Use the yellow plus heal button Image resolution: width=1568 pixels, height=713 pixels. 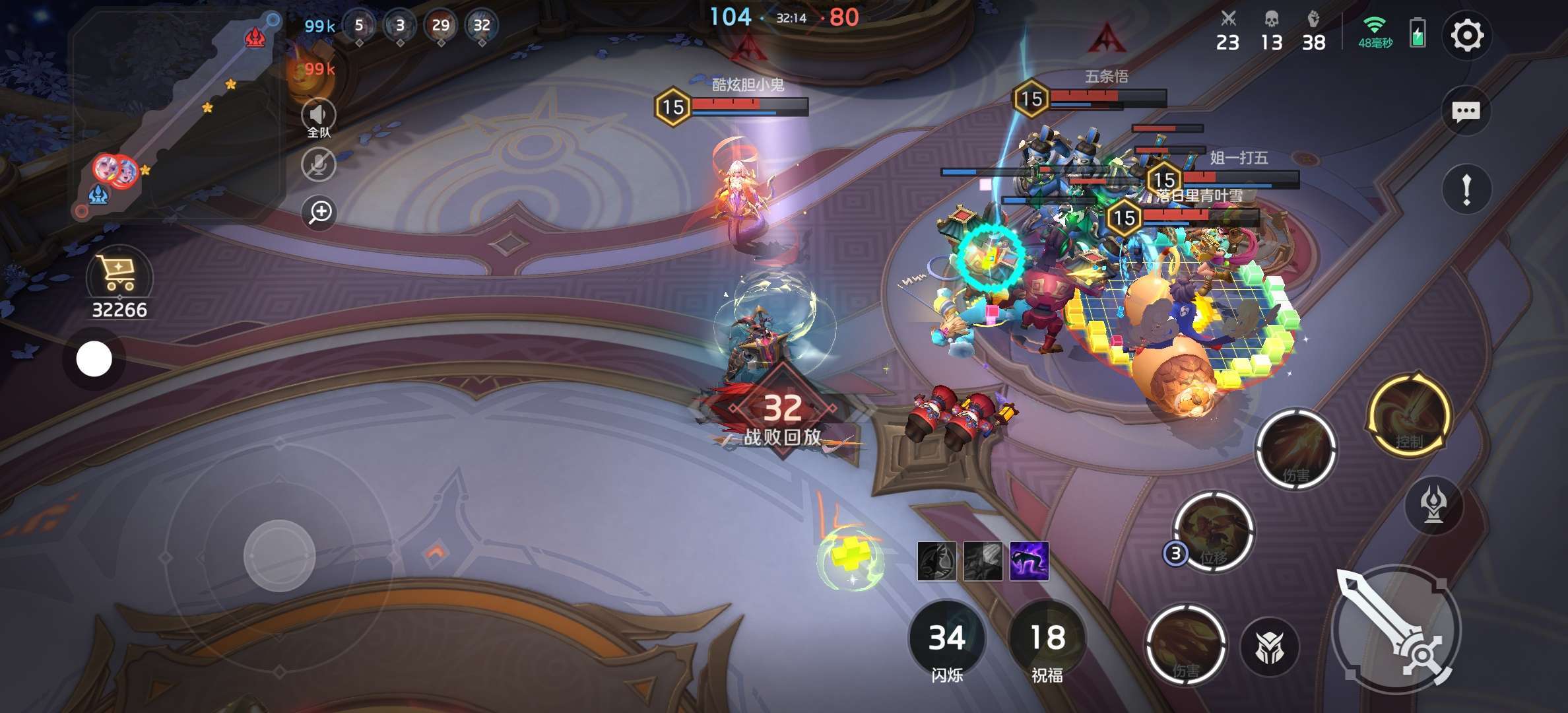(849, 558)
